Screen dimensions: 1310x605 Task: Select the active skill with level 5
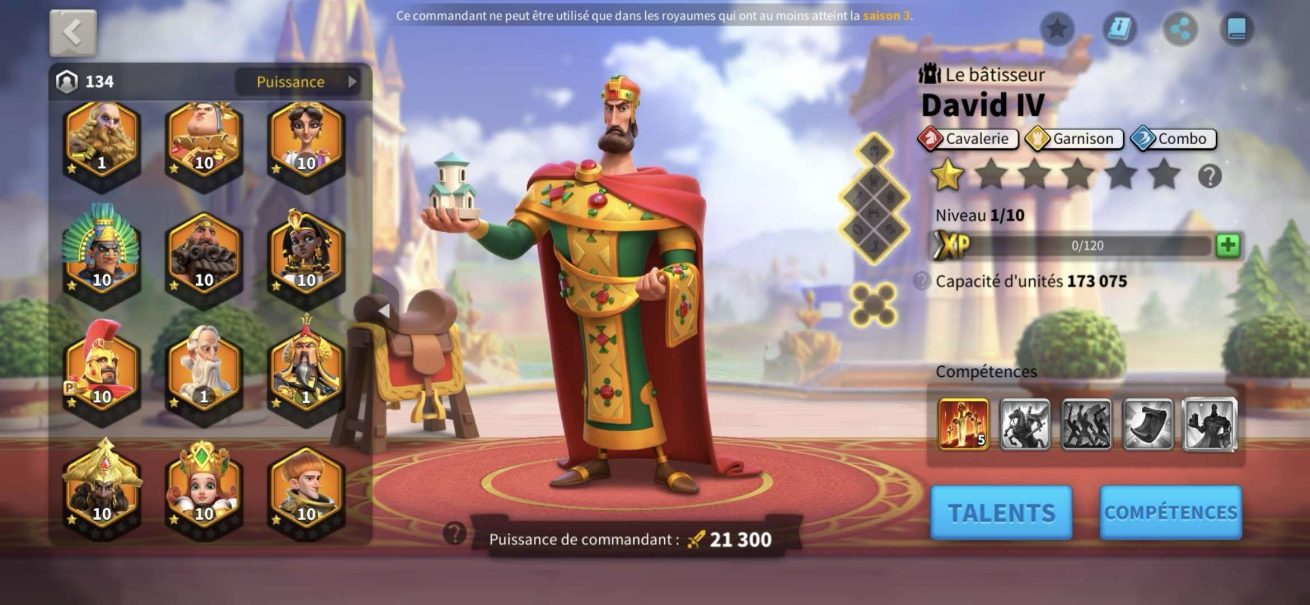(963, 424)
